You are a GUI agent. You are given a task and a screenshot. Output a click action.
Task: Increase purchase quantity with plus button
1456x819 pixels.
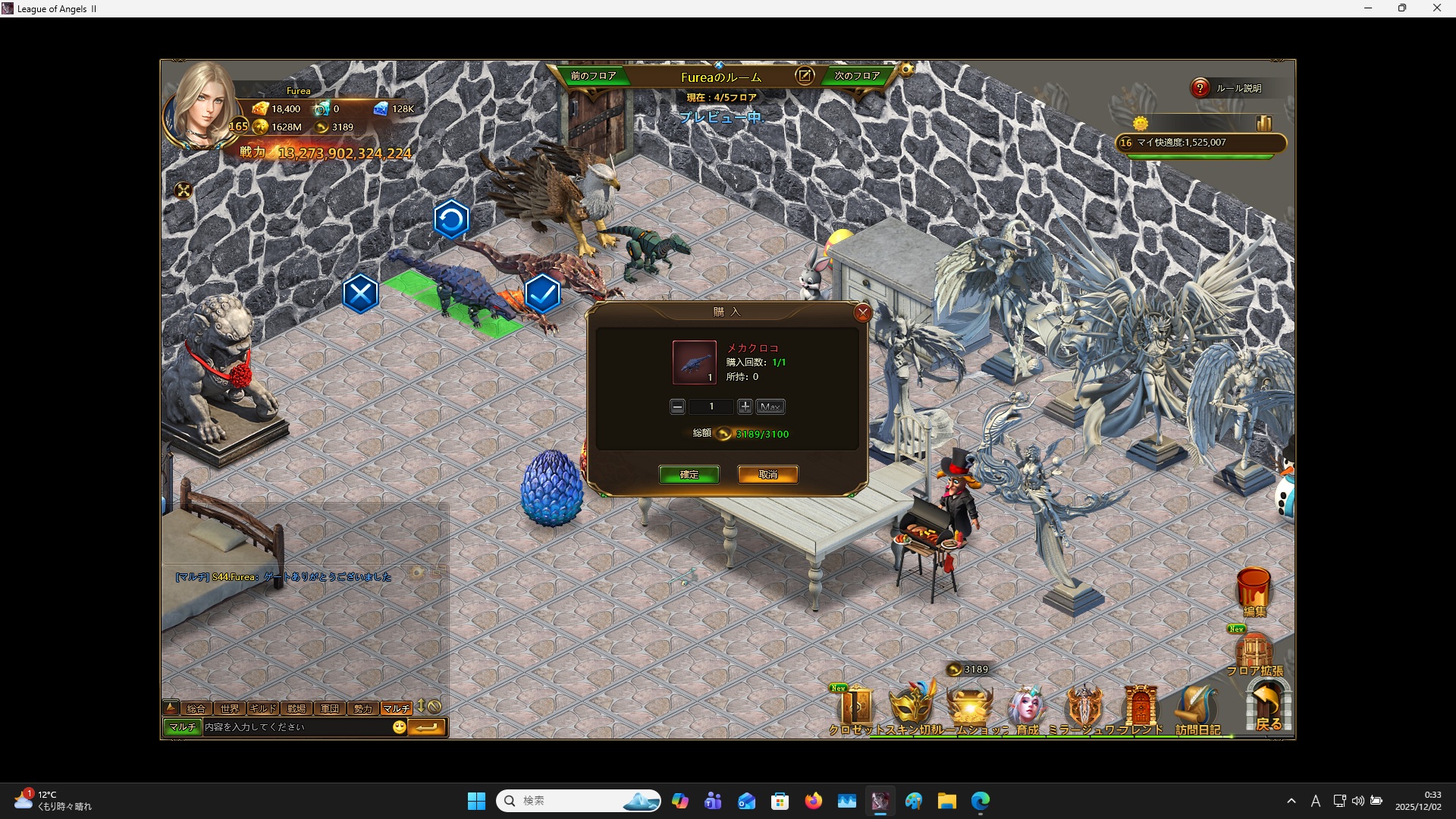coord(745,407)
